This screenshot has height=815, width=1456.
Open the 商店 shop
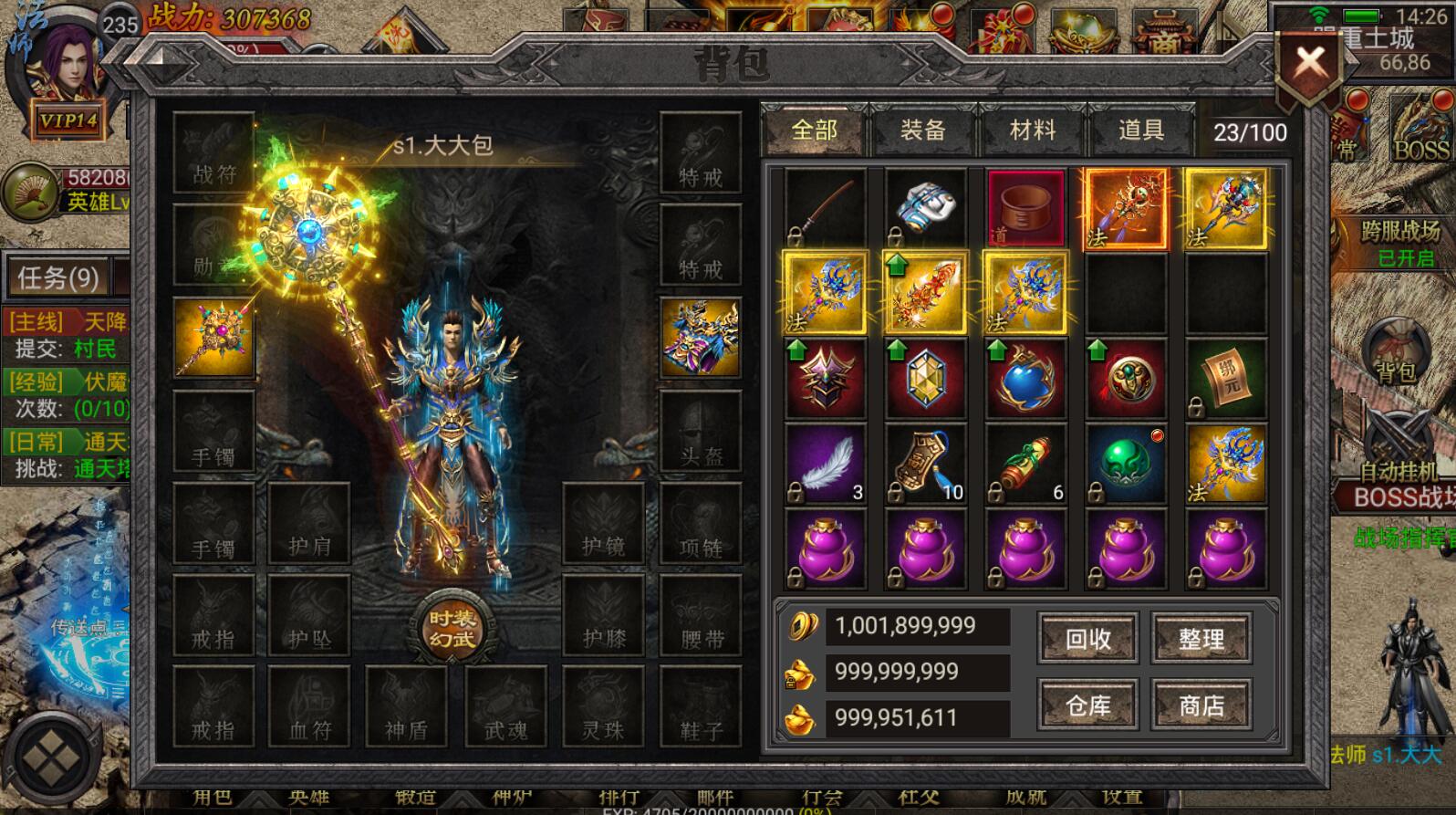[1201, 705]
